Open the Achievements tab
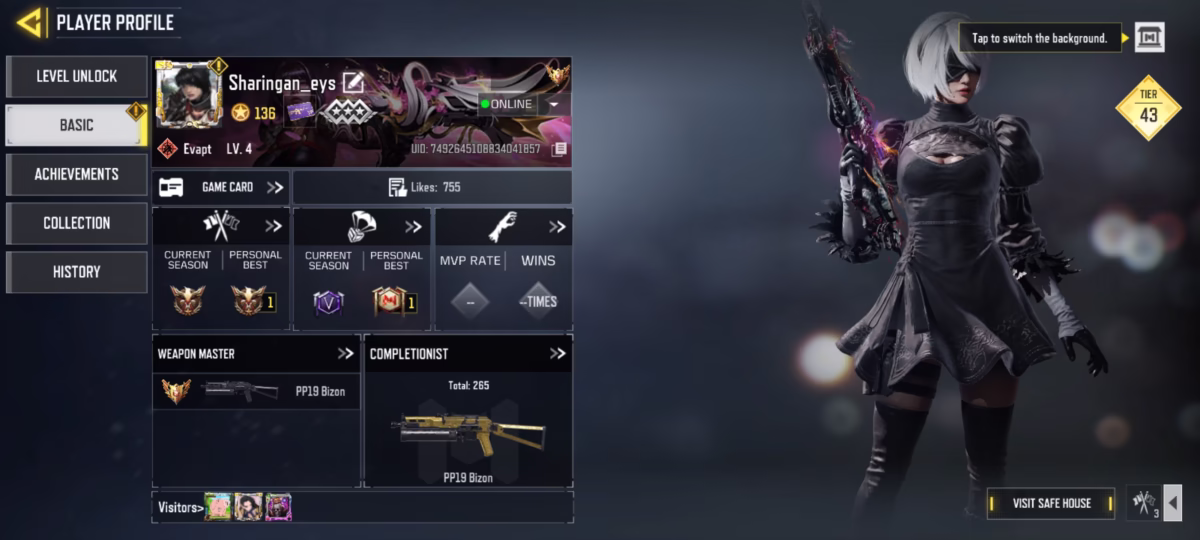1200x540 pixels. coord(76,174)
